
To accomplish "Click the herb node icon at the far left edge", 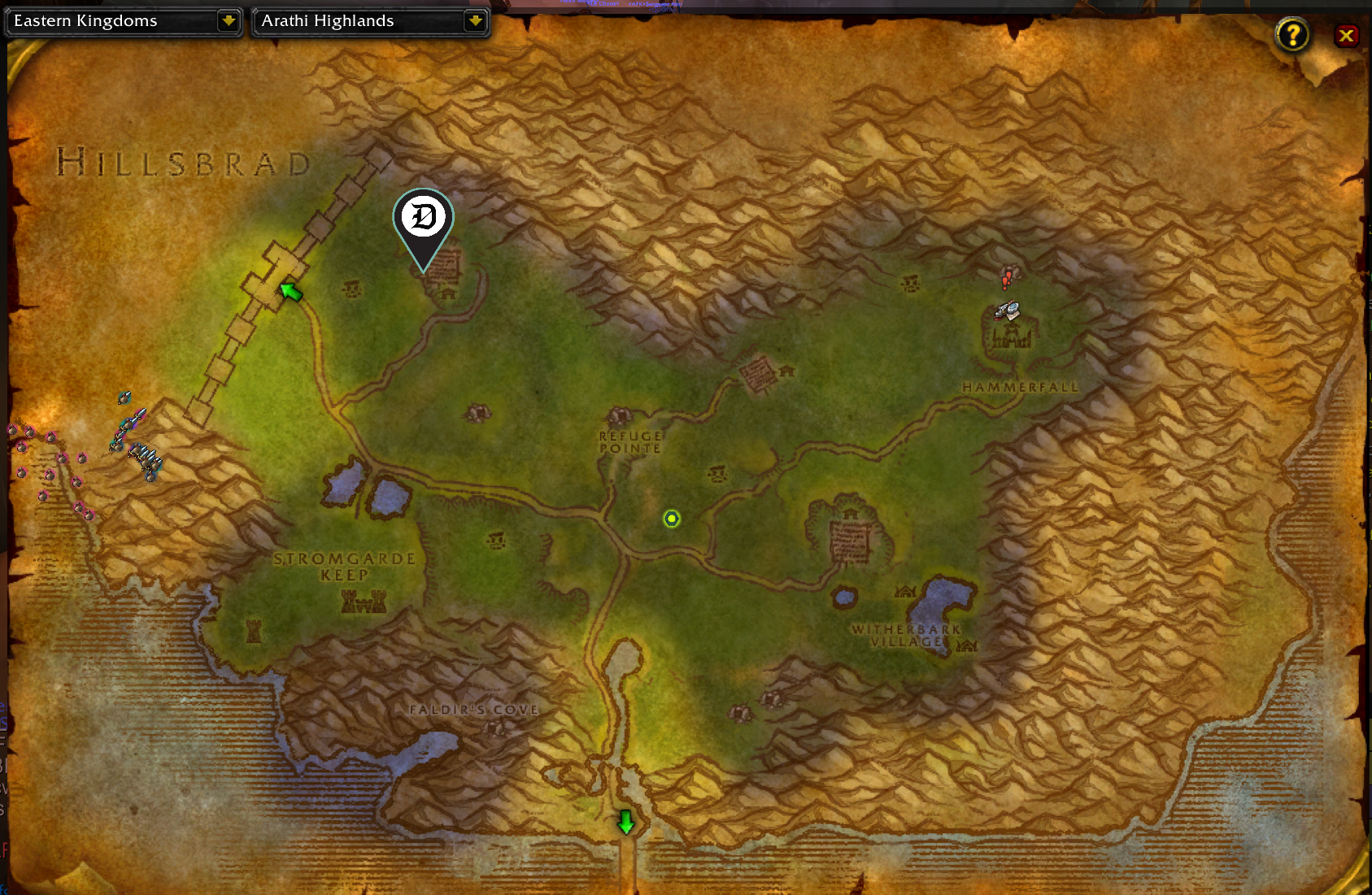I will 12,430.
